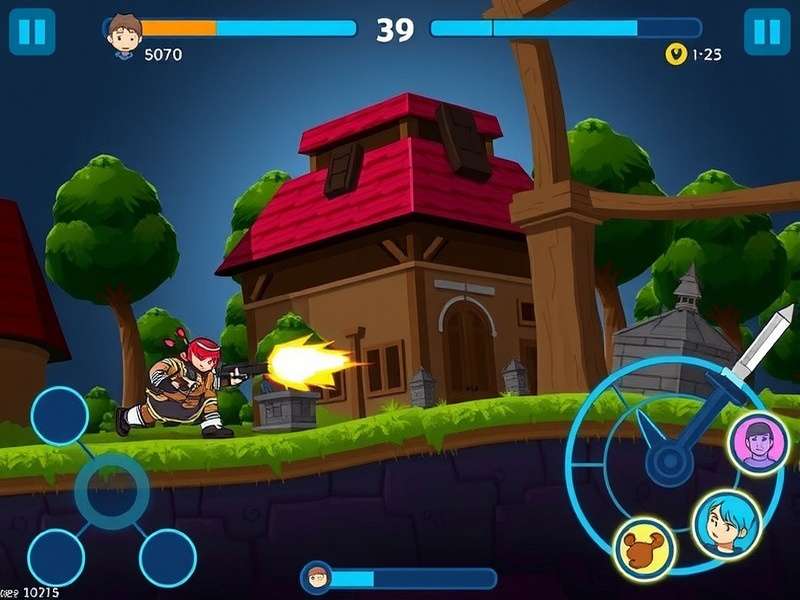
Task: Click the gold coin currency icon
Action: (676, 55)
